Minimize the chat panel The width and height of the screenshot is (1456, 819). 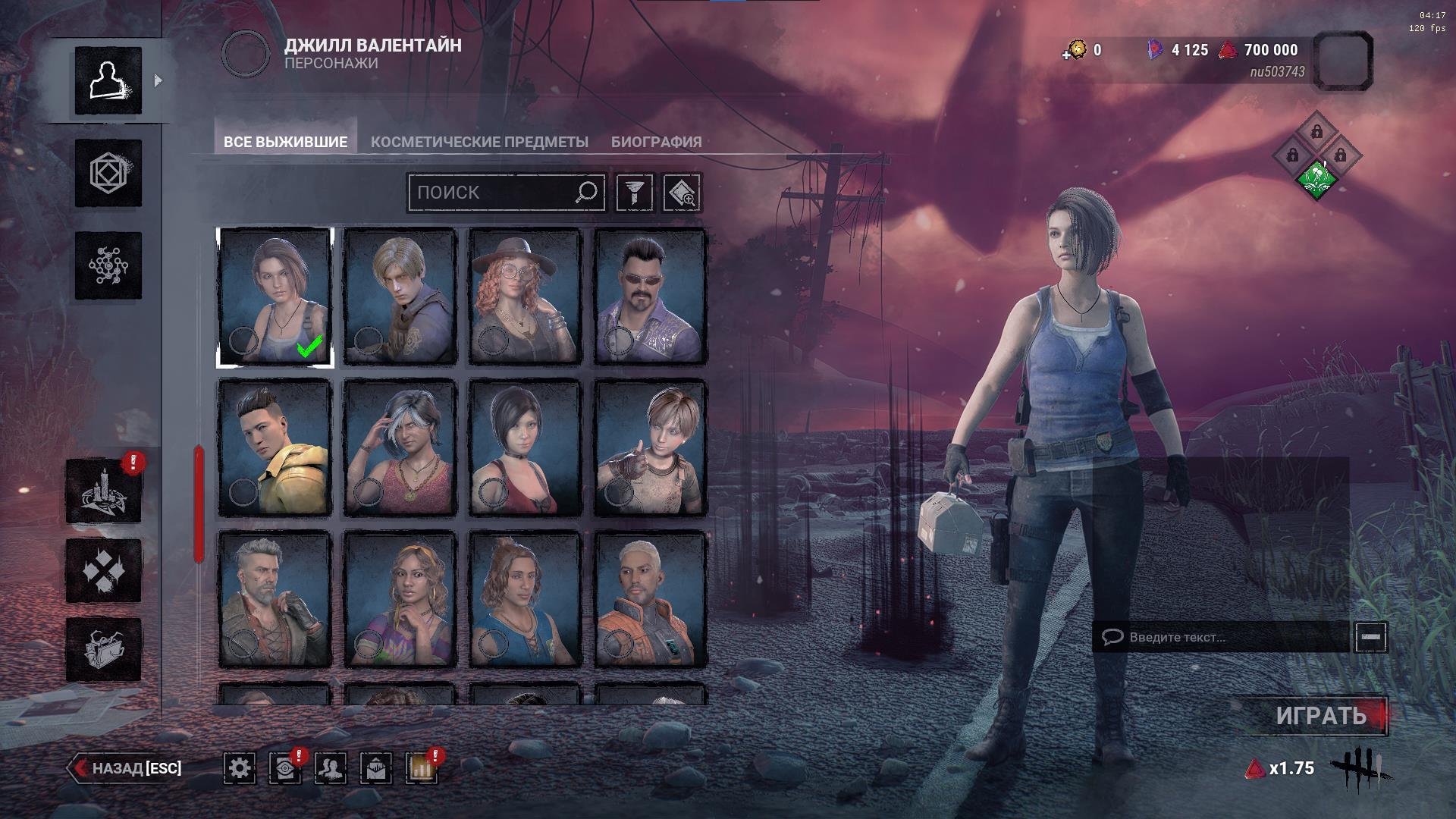1371,637
